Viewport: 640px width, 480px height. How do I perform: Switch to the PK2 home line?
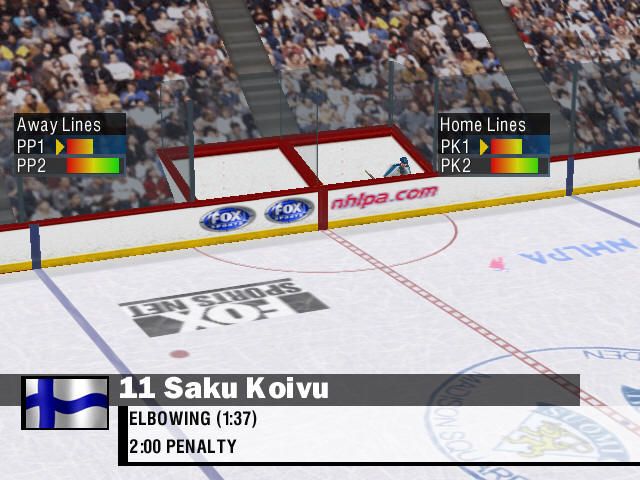coord(494,165)
